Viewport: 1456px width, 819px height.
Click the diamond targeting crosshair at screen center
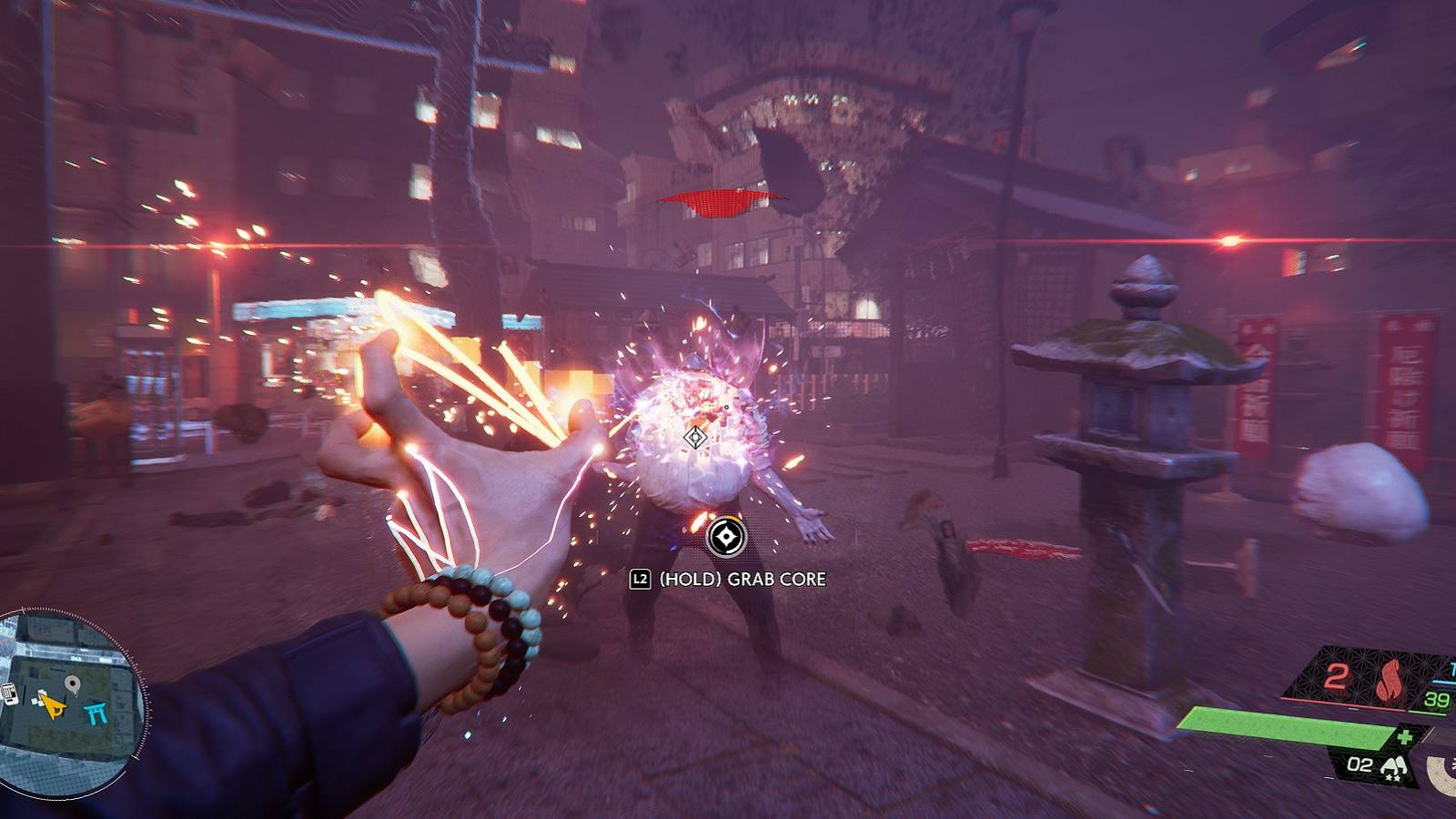(x=693, y=437)
